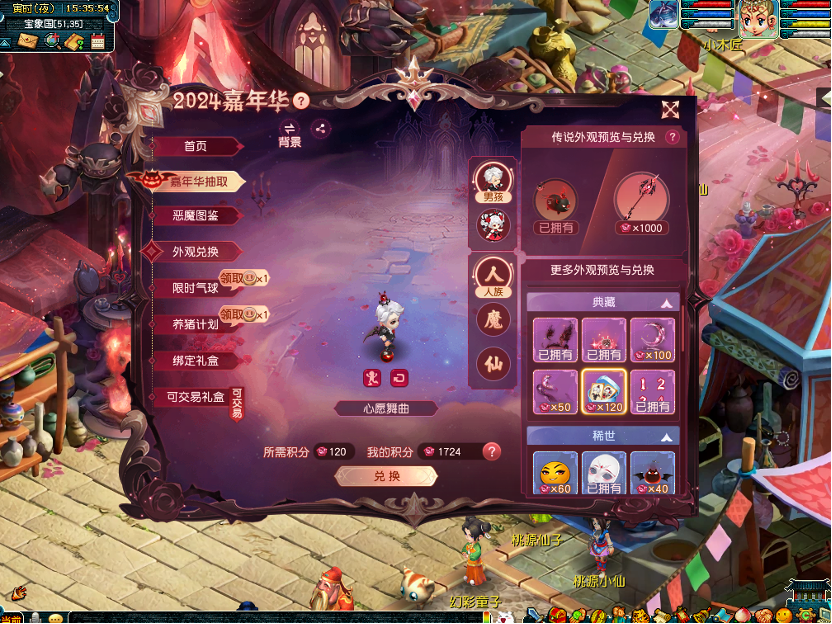Collapse the 典藏 collection section
The image size is (832, 624).
point(666,302)
